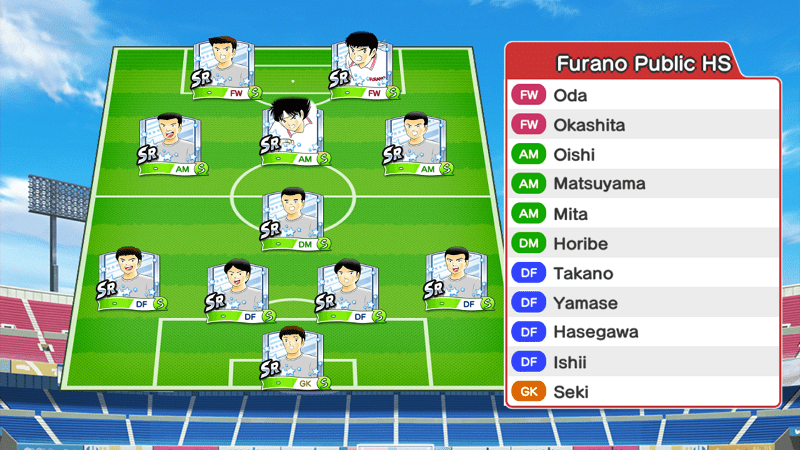800x450 pixels.
Task: Choose Okashita from the team list
Action: point(642,125)
